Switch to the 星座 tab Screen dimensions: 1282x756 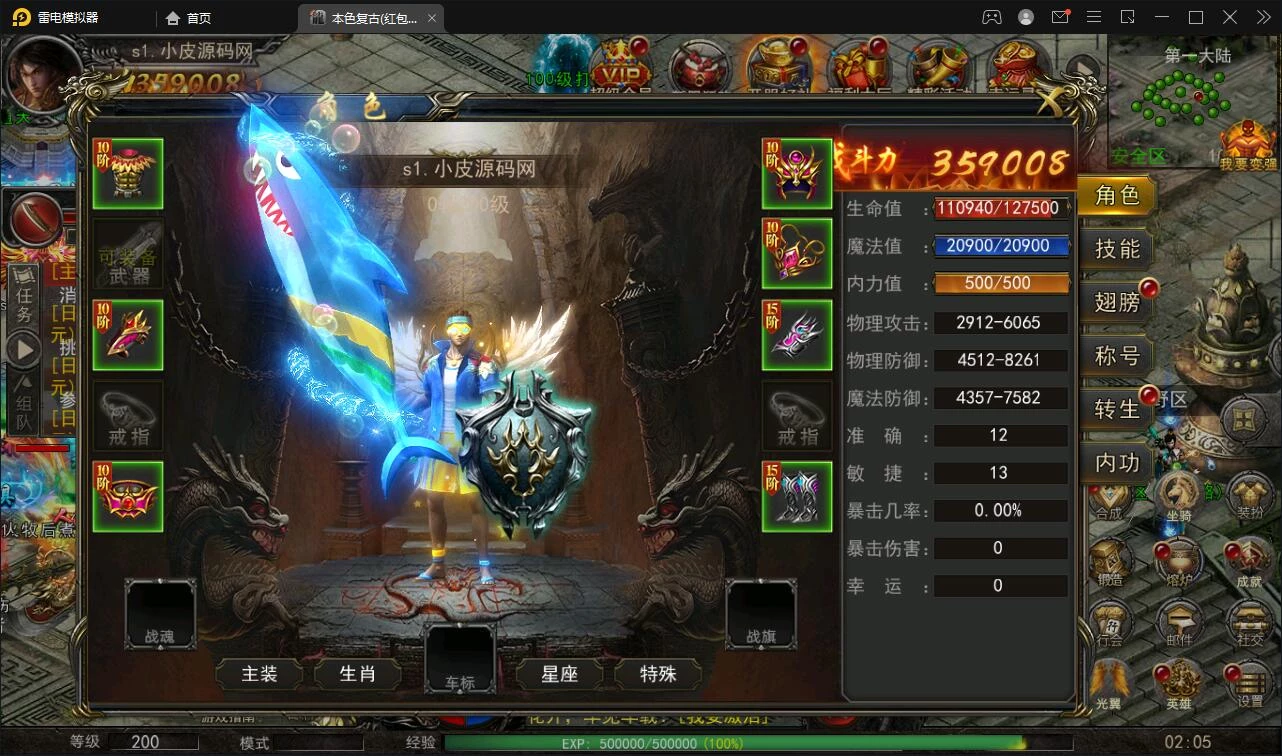[558, 674]
